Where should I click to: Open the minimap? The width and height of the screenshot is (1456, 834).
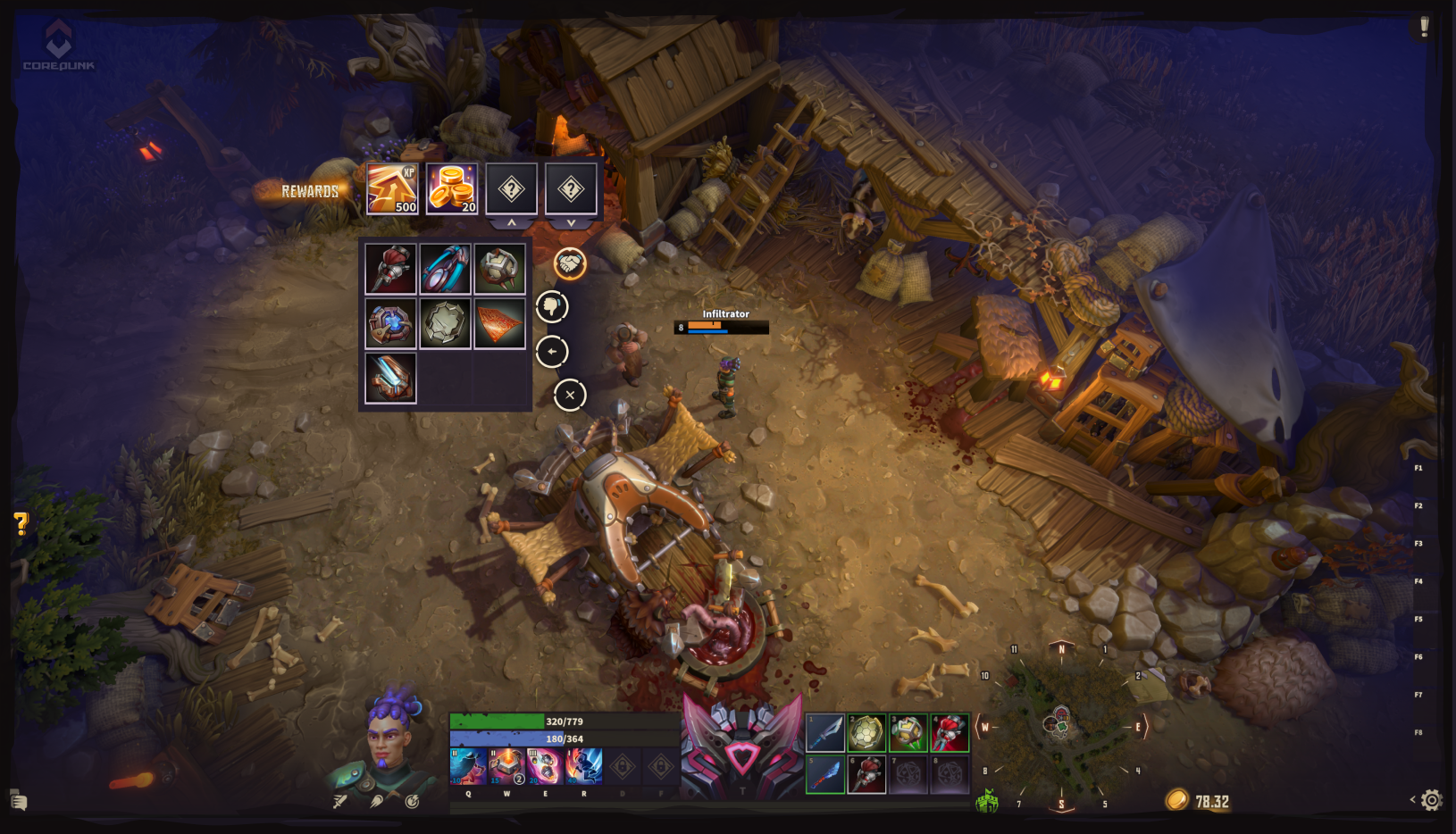coord(1061,725)
